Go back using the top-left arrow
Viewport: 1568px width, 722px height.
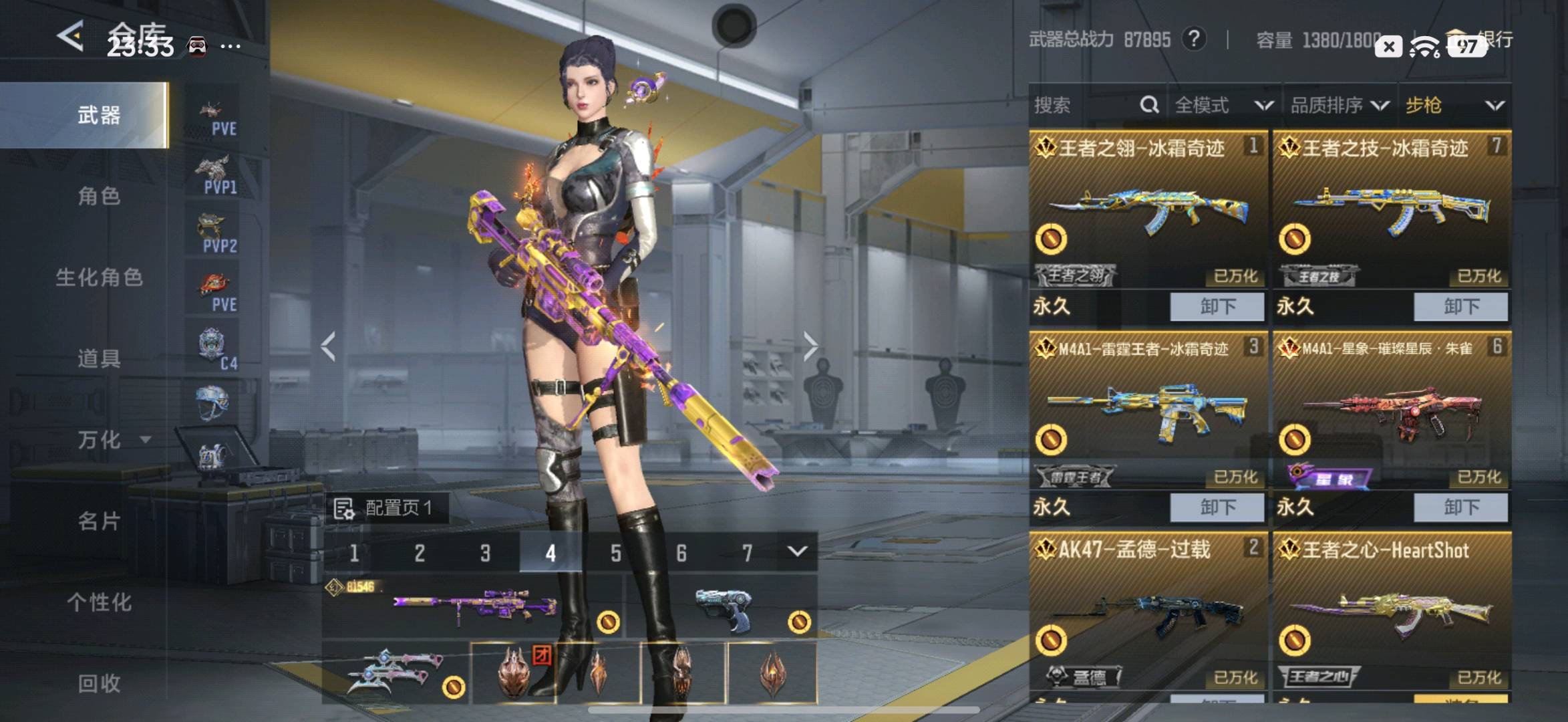pos(71,36)
